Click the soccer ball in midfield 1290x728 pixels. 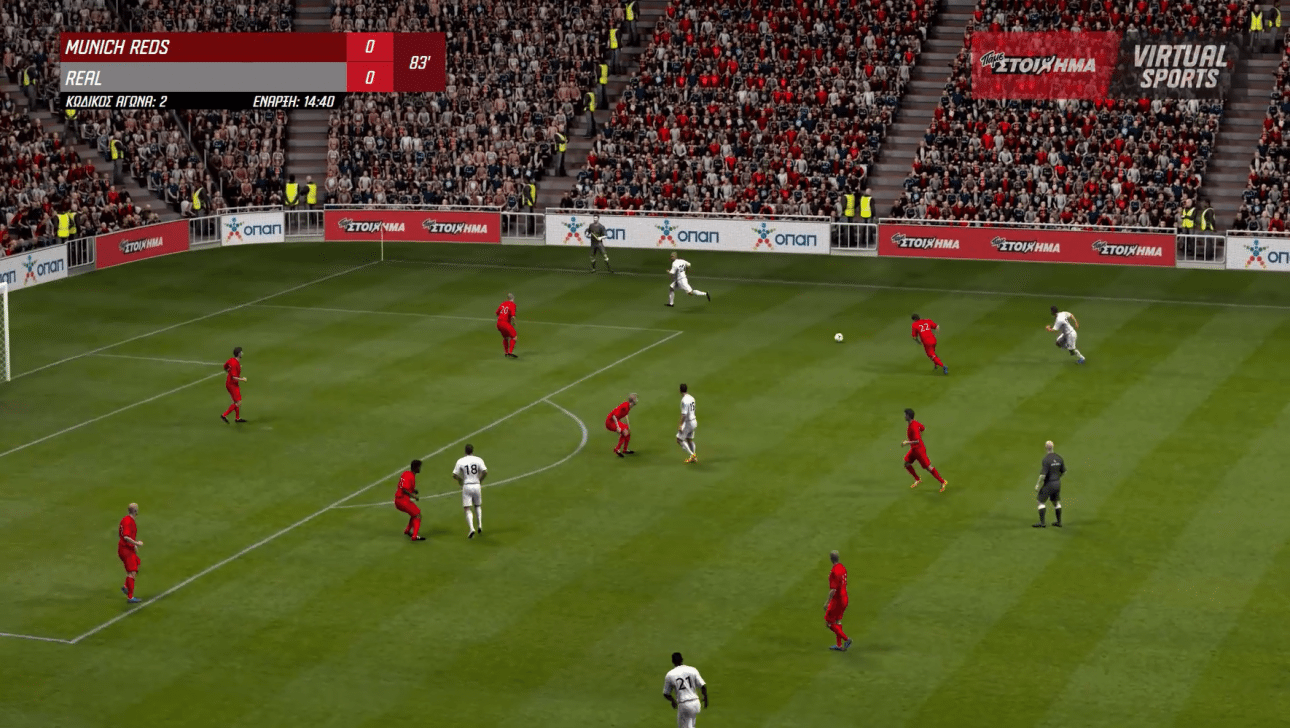click(x=838, y=335)
